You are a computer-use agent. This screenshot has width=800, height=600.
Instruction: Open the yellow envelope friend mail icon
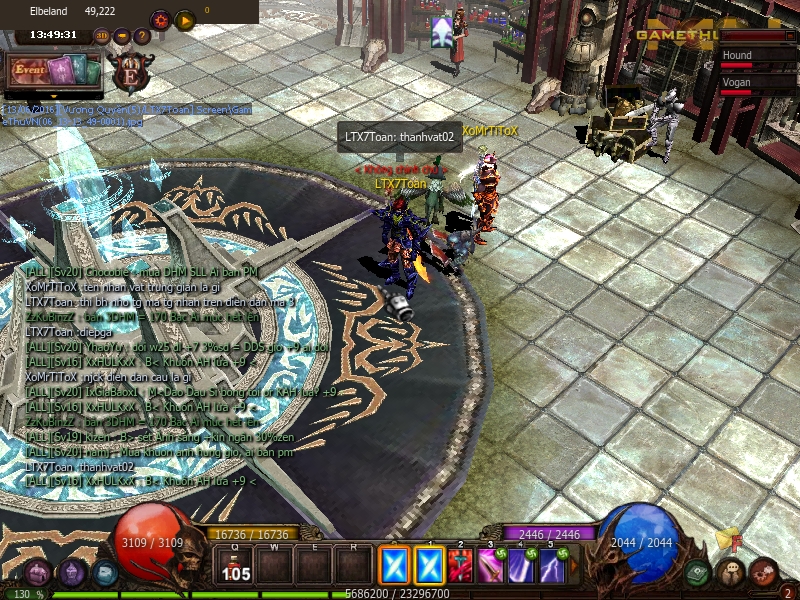(x=727, y=540)
